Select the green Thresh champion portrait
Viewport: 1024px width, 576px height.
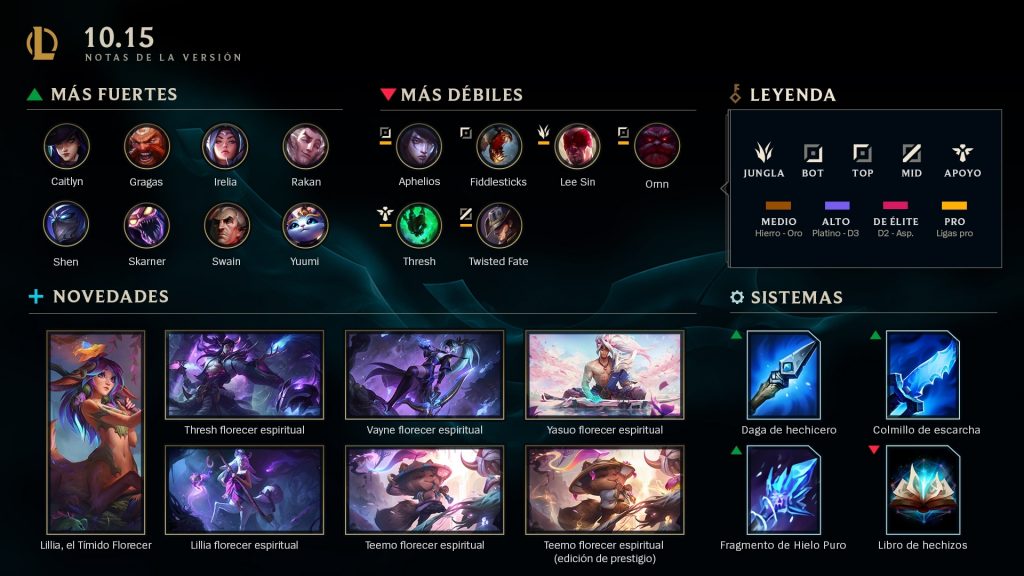(x=419, y=226)
